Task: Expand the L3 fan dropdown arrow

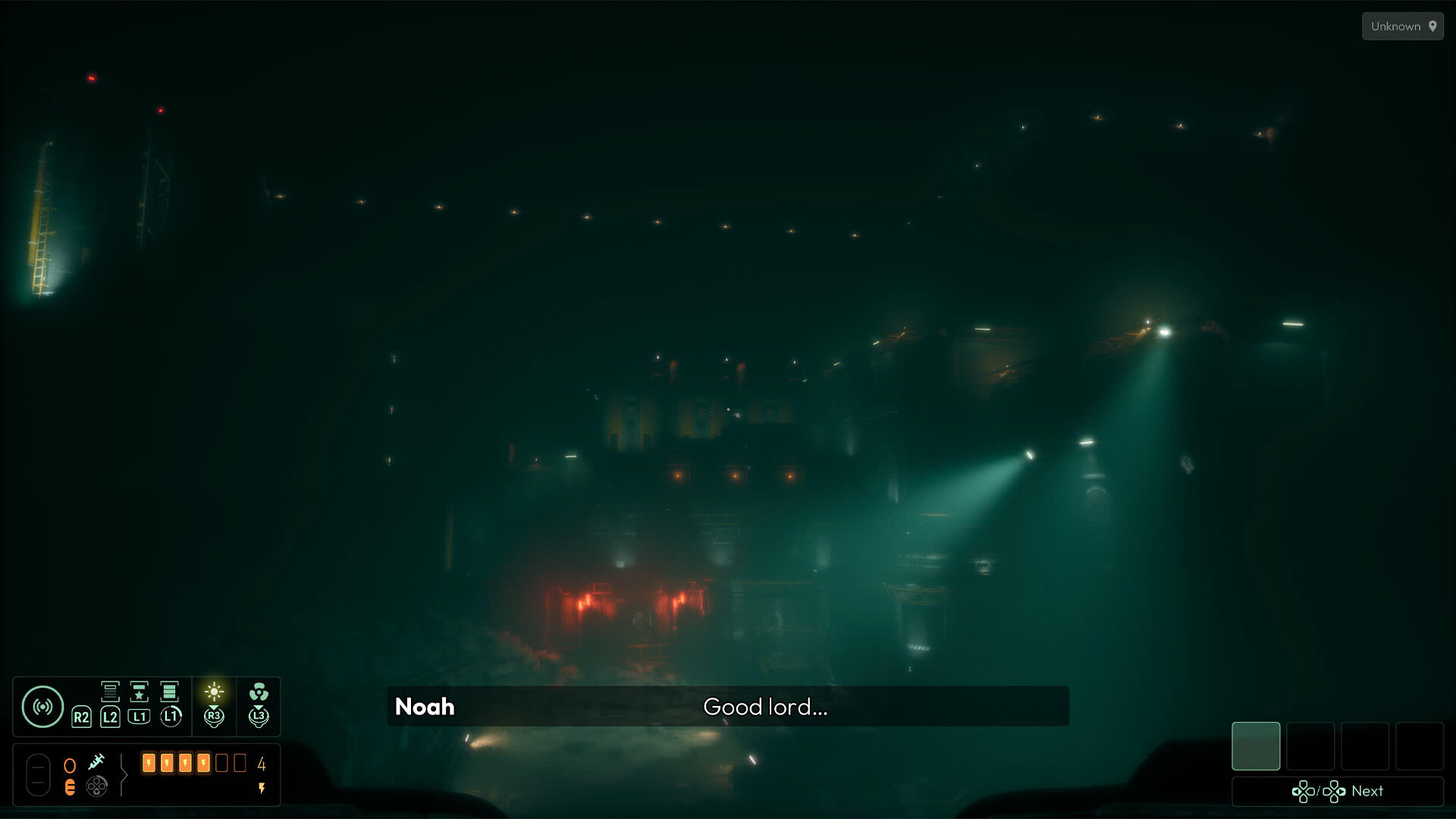Action: tap(259, 707)
